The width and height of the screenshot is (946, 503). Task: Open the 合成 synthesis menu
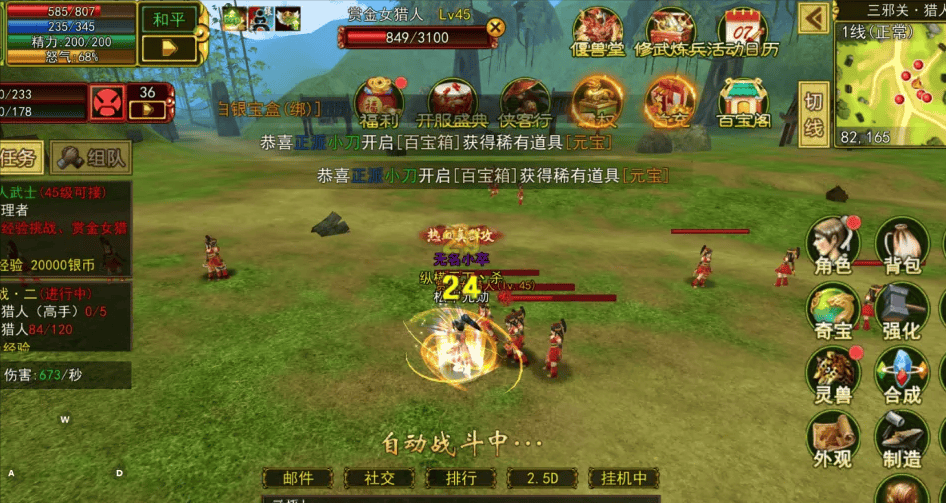click(902, 375)
